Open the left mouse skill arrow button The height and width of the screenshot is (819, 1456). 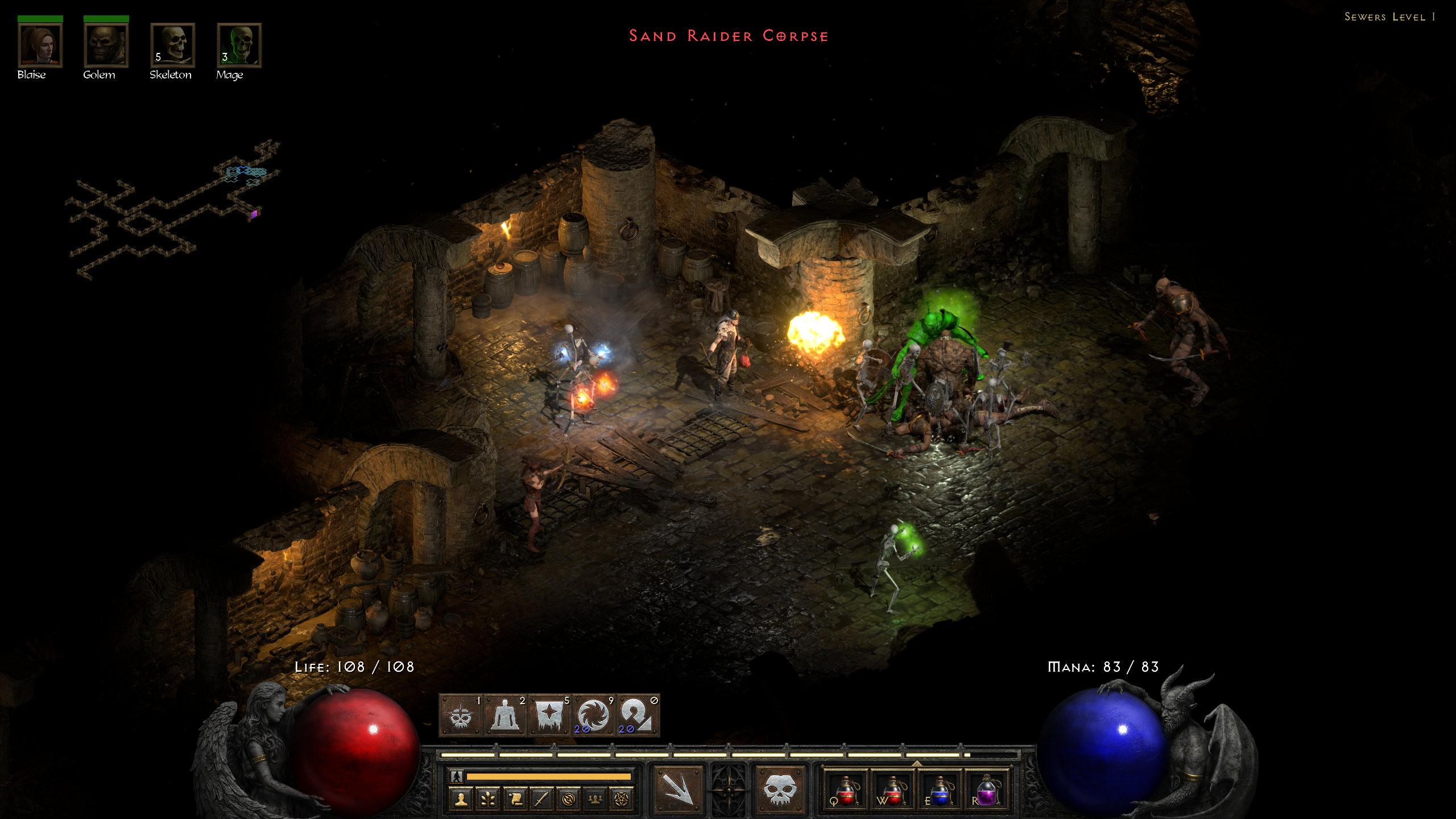[677, 789]
